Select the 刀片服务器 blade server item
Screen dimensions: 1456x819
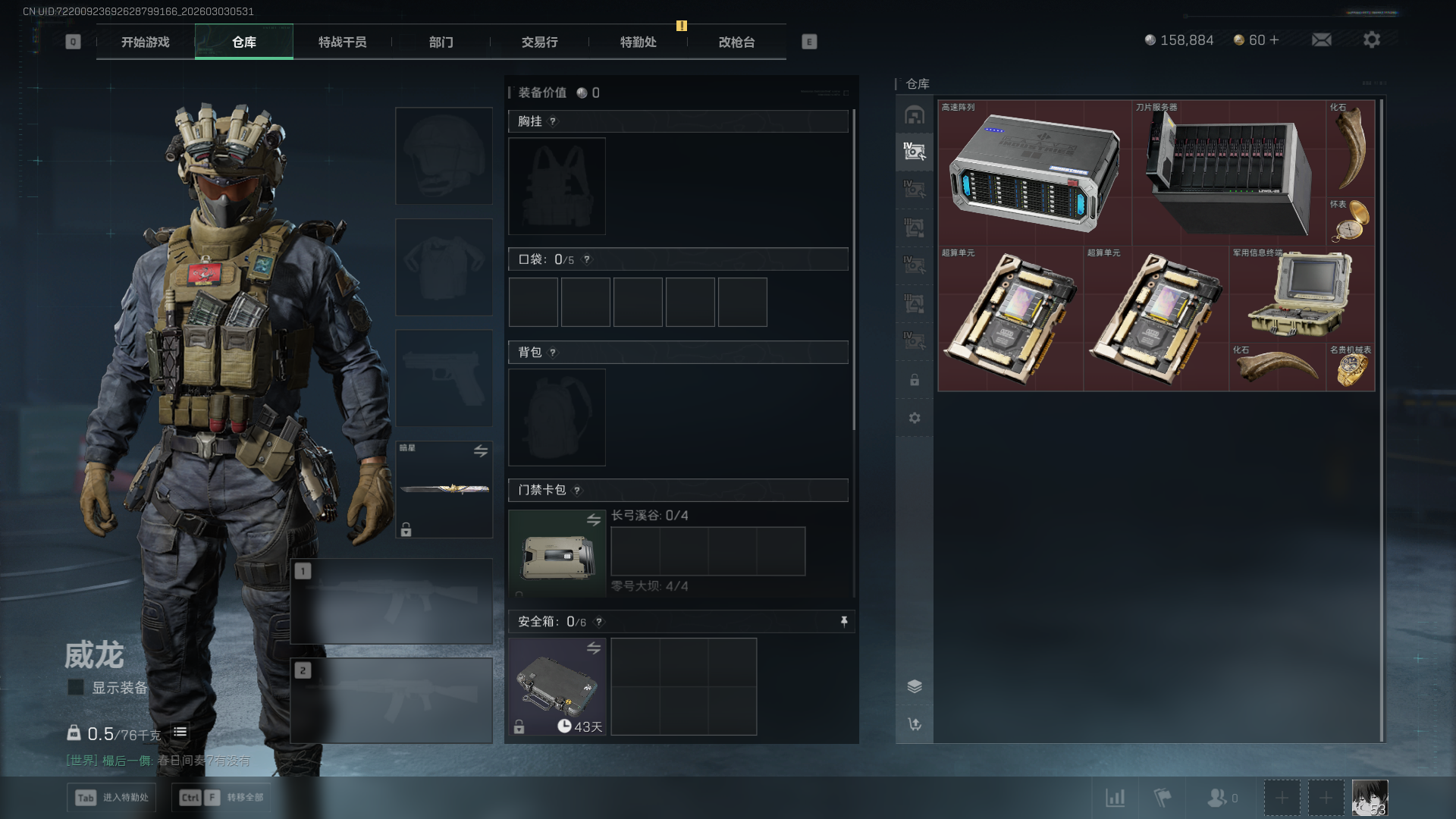coord(1228,173)
